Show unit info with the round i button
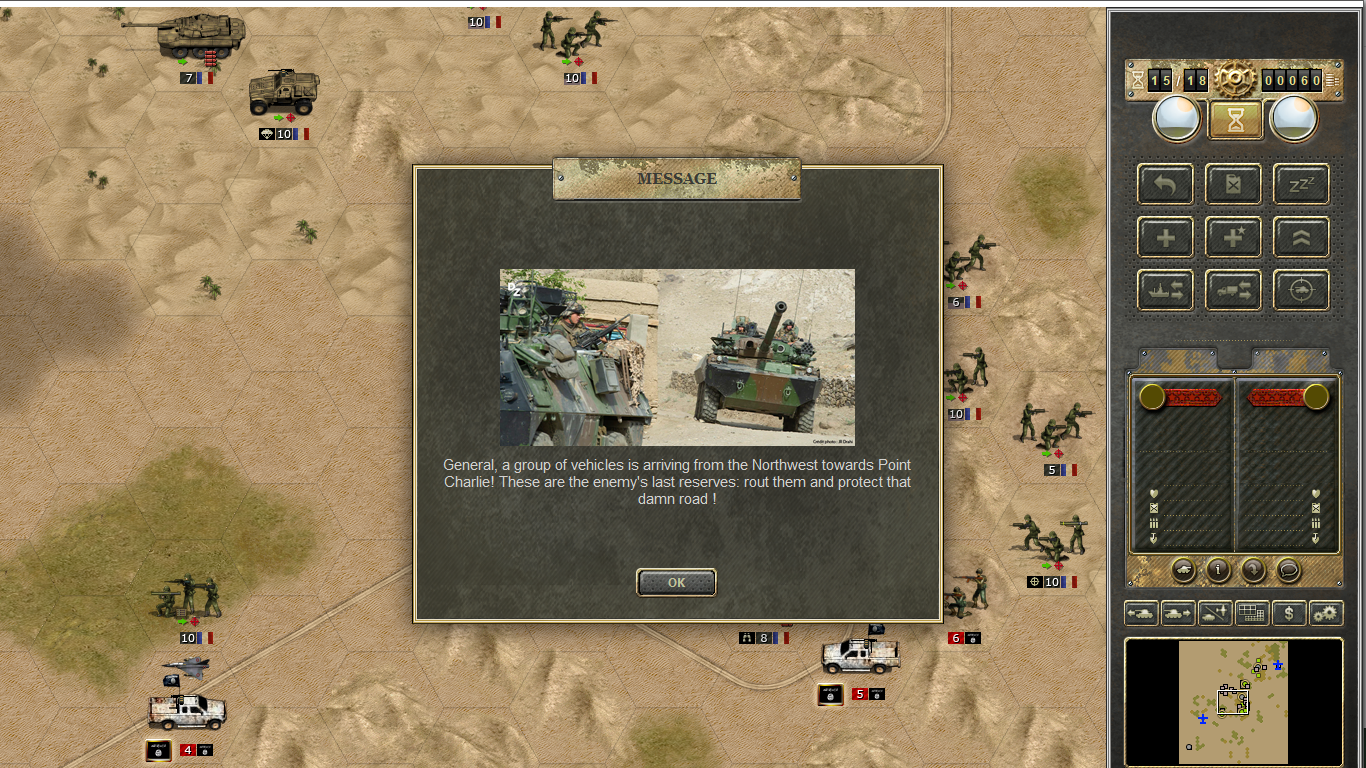The image size is (1366, 768). (x=1218, y=570)
